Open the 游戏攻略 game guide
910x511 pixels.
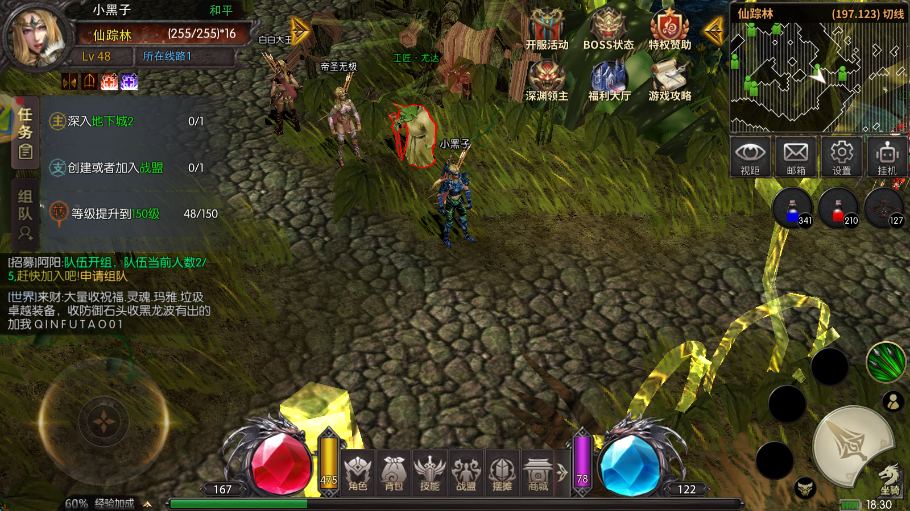[669, 78]
